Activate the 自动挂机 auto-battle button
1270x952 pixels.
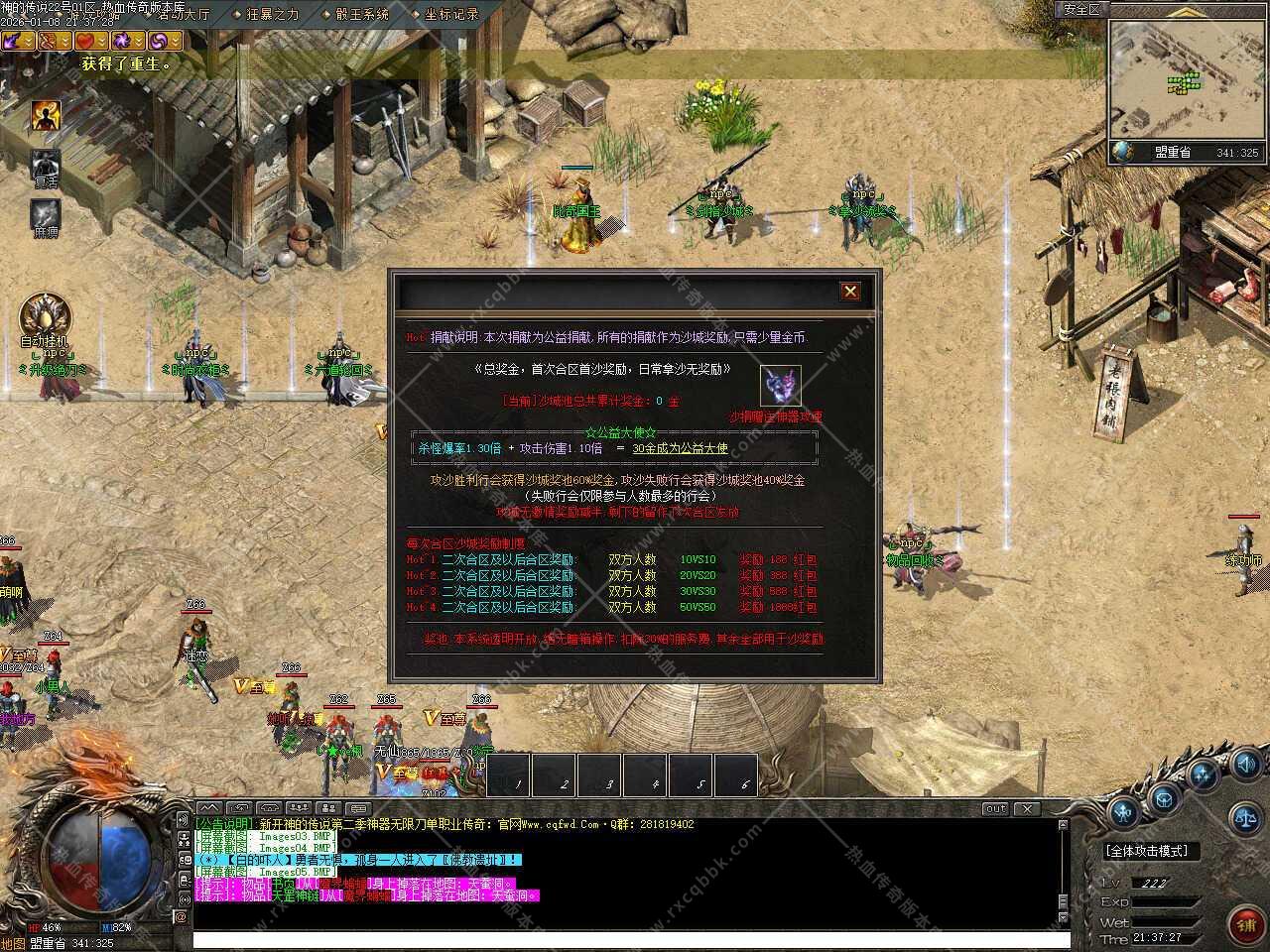(45, 316)
